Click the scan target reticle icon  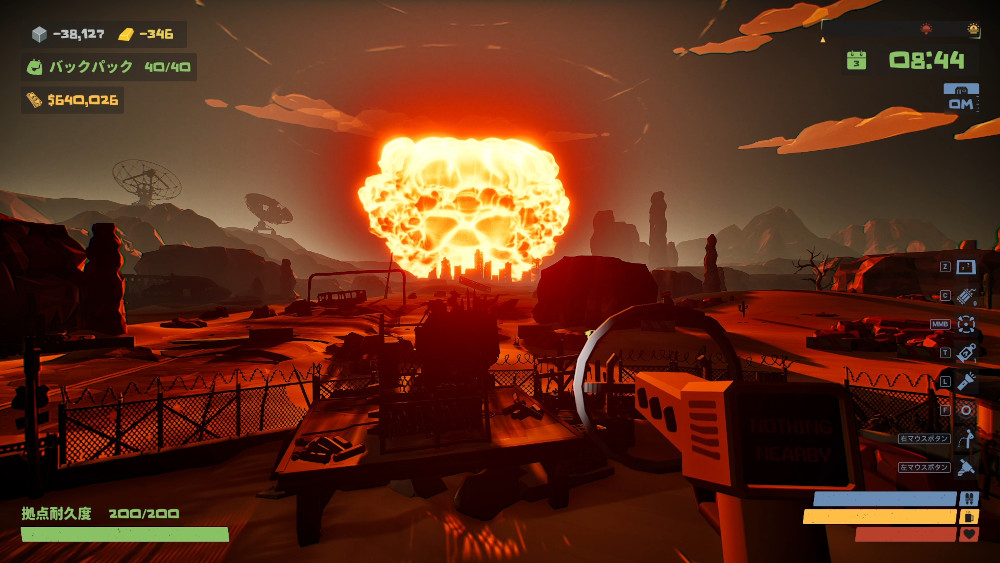[966, 323]
